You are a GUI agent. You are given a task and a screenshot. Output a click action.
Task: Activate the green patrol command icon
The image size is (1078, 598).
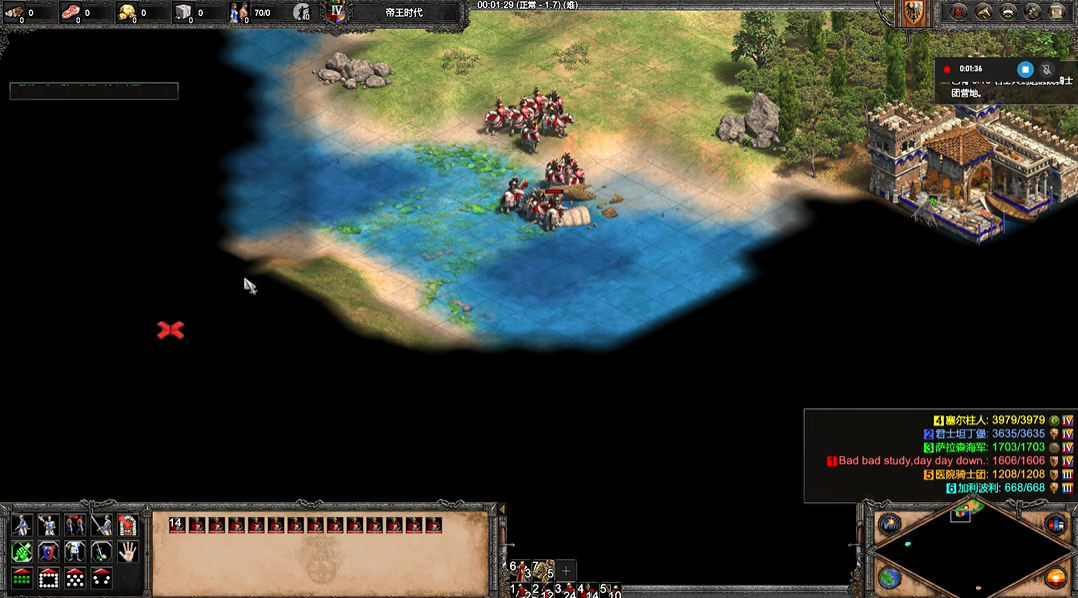[x=22, y=551]
